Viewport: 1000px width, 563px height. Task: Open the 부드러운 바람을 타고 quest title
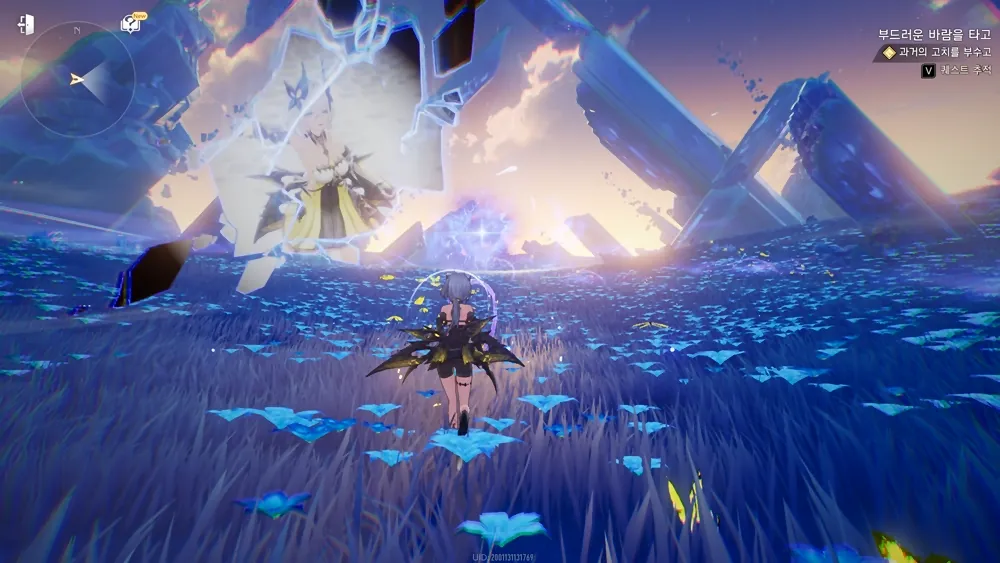pos(934,33)
